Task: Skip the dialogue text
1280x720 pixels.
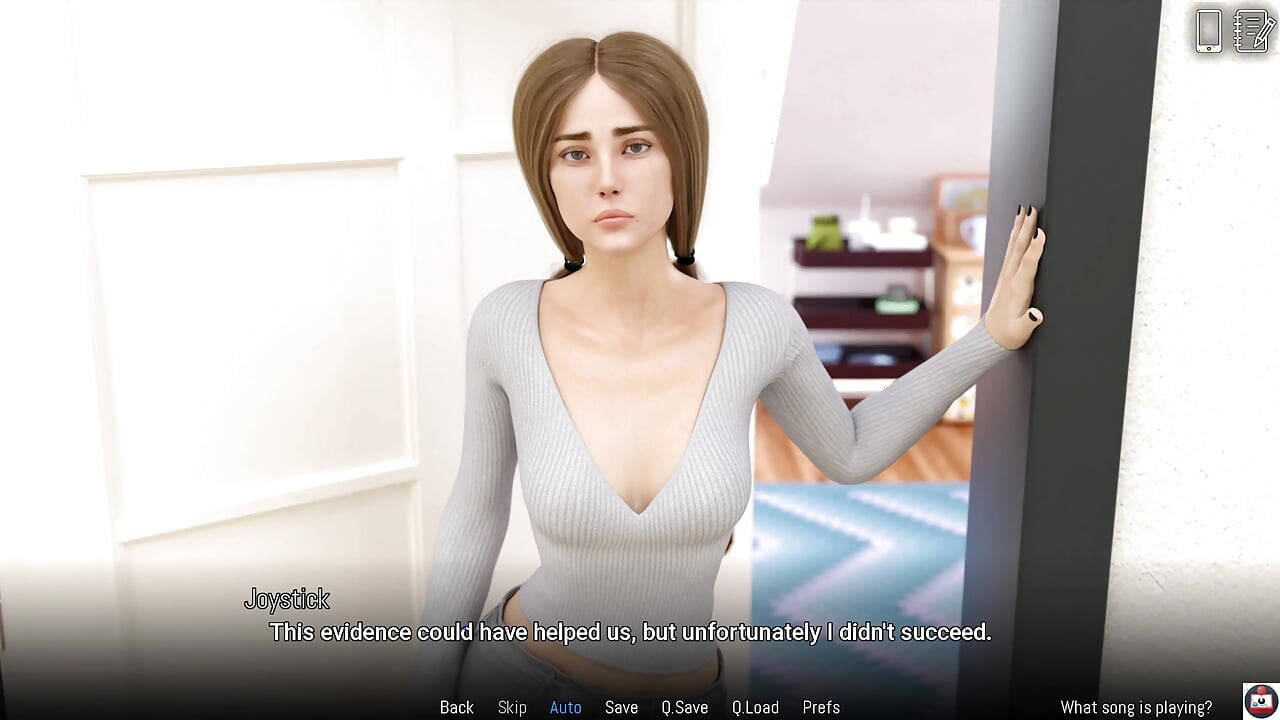Action: pos(512,707)
